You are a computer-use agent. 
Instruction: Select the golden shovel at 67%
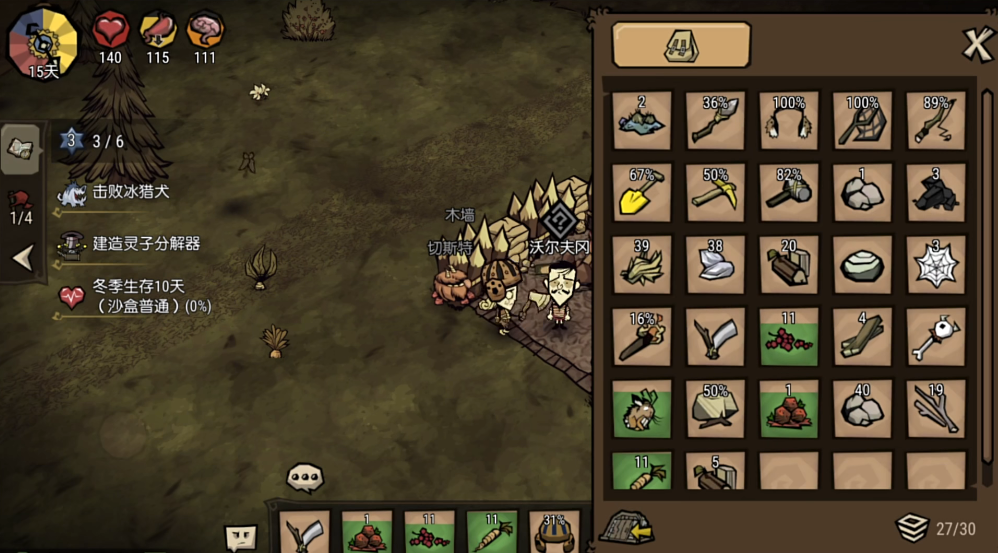pyautogui.click(x=642, y=192)
